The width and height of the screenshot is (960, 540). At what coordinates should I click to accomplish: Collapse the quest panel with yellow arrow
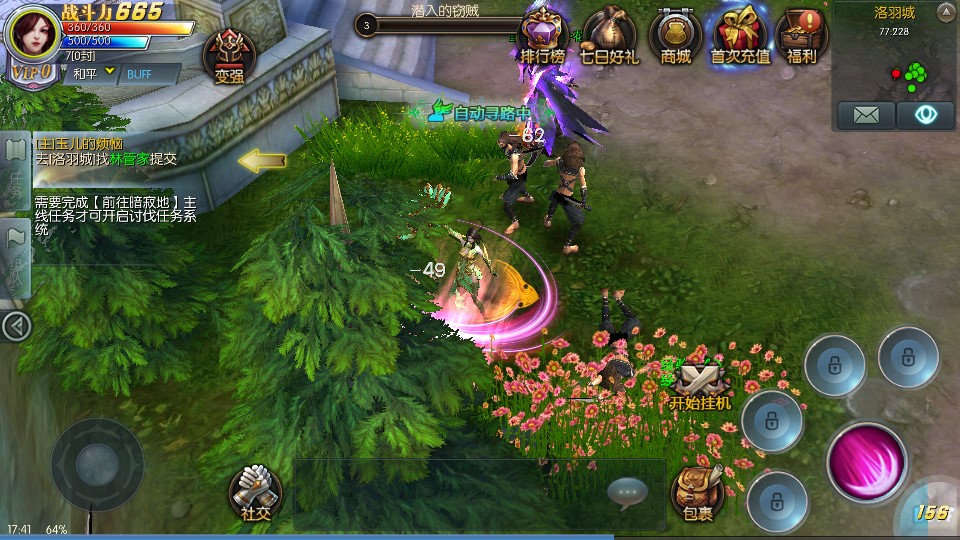pos(262,160)
